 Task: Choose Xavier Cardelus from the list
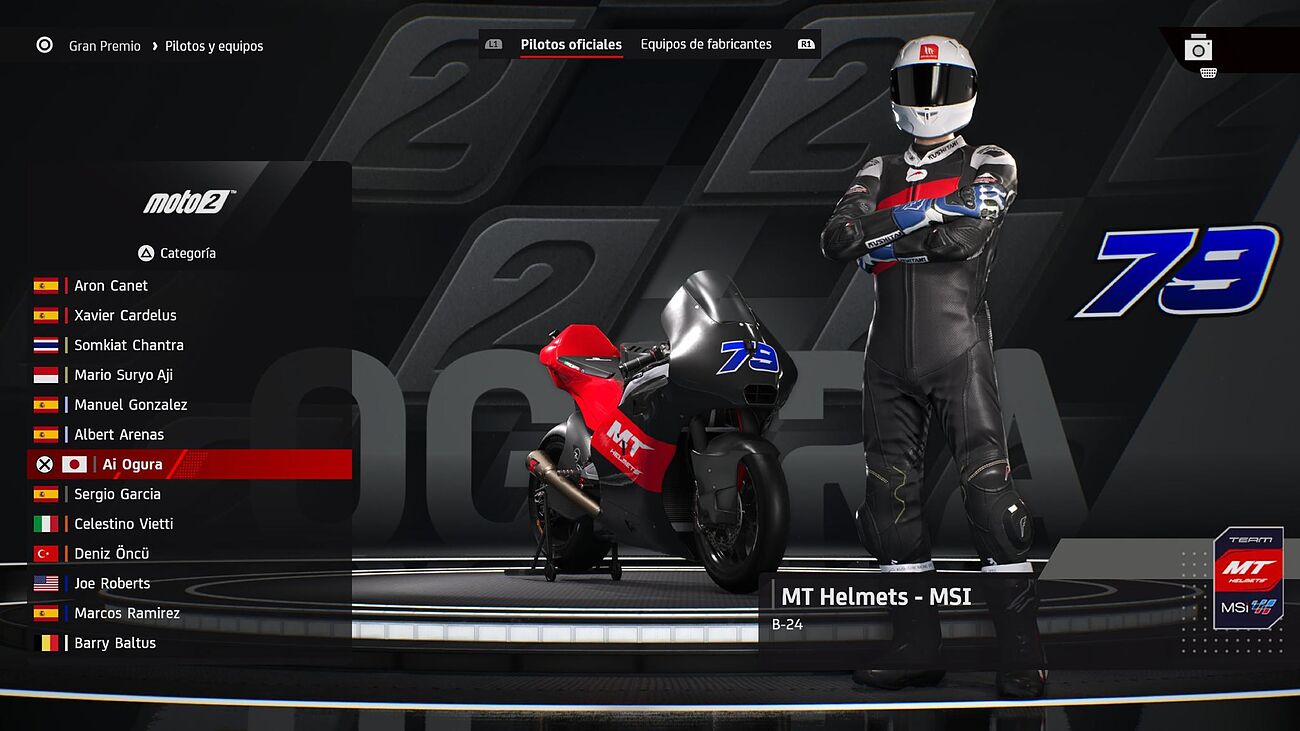(125, 315)
